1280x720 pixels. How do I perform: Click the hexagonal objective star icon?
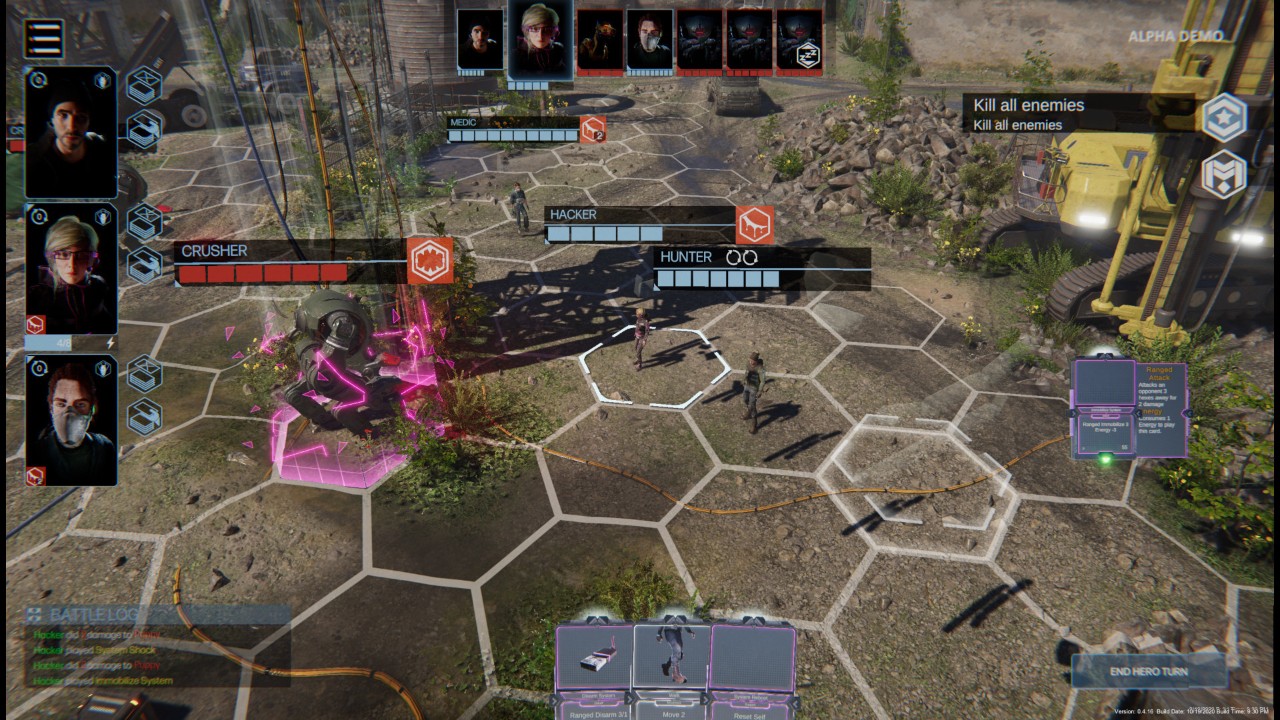(1224, 118)
